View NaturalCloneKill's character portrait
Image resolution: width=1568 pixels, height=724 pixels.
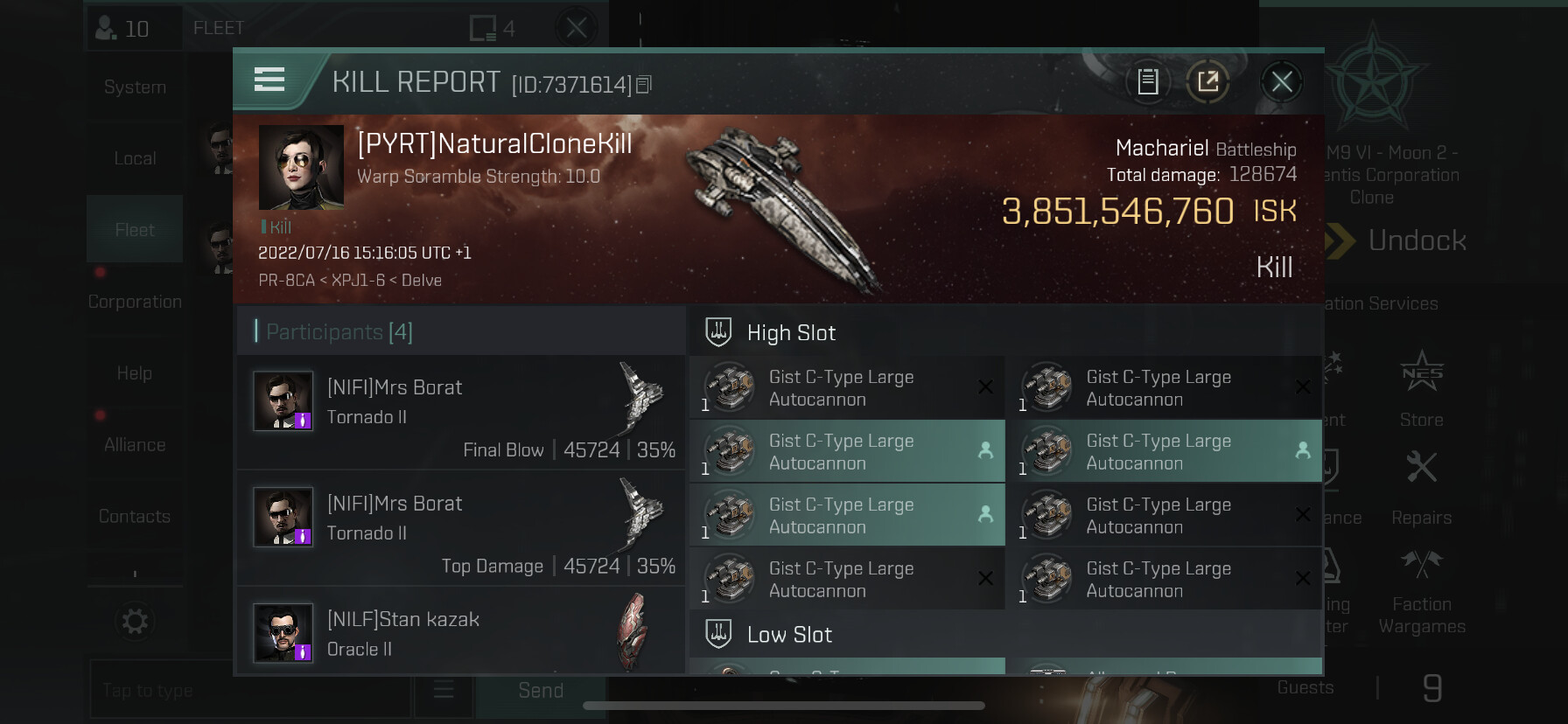click(x=301, y=167)
